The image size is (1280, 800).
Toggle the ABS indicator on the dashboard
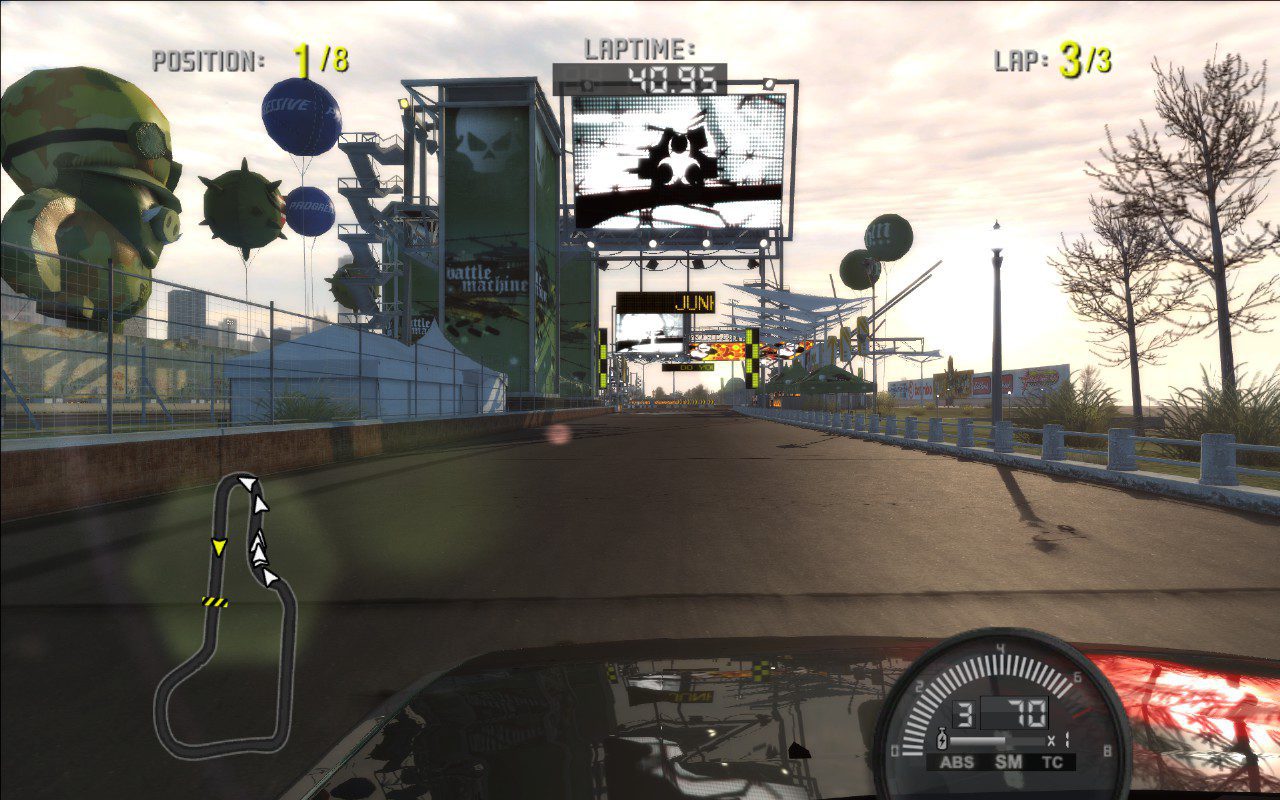coord(958,761)
